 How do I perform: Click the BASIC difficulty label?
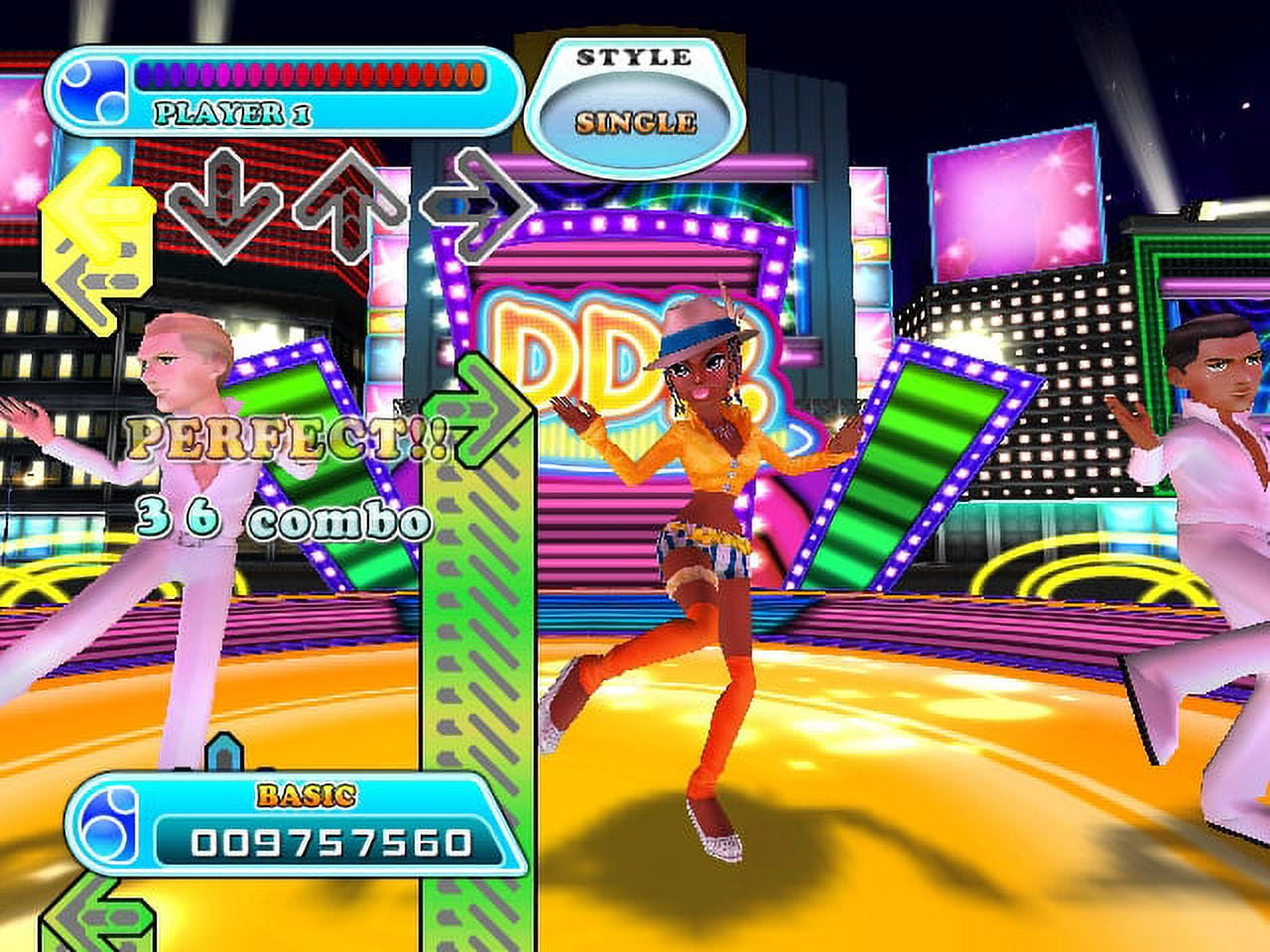pos(306,794)
